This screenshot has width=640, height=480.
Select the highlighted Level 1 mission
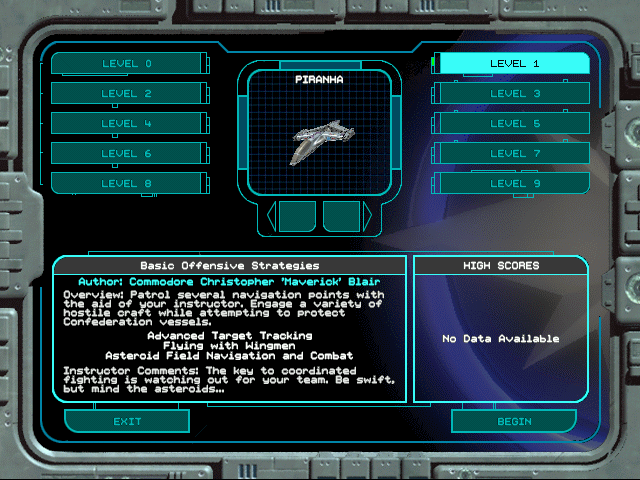514,63
